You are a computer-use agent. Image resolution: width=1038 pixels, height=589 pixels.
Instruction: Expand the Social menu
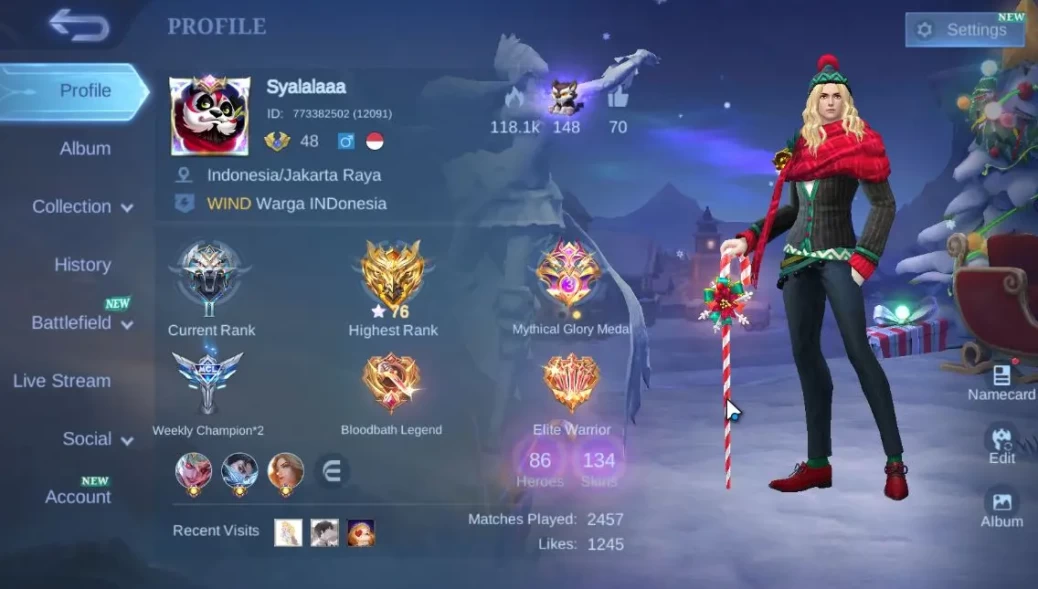[98, 439]
